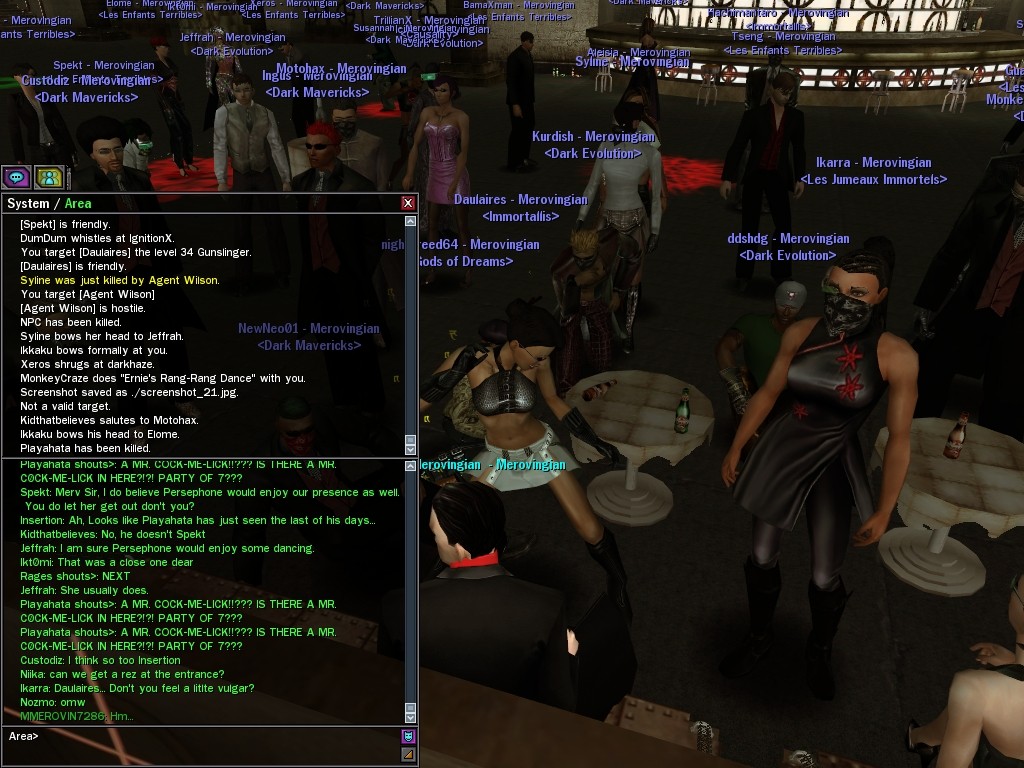Open the speech bubble chat icon

[16, 178]
